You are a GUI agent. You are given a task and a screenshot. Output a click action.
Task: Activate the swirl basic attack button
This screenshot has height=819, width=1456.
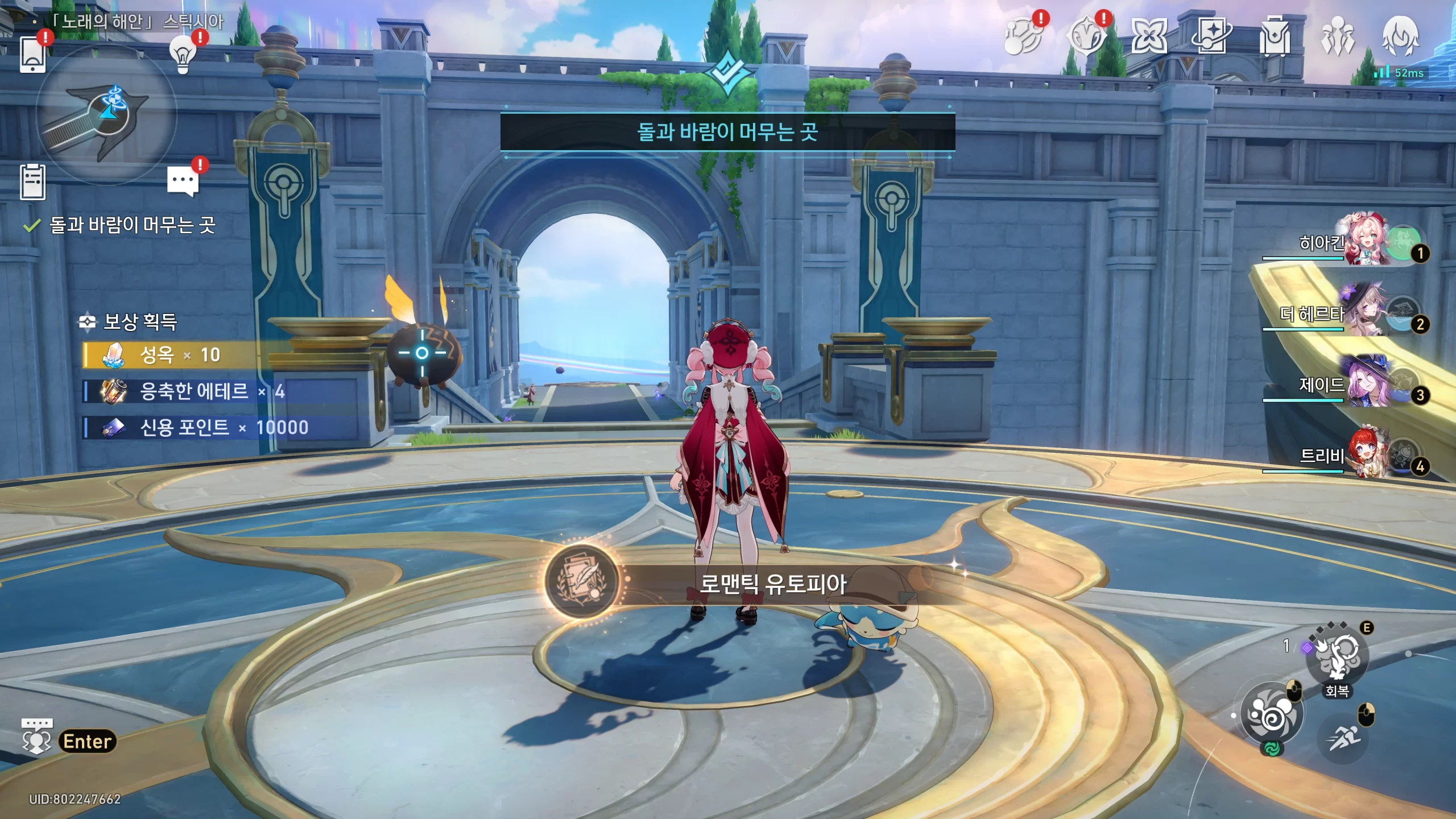(x=1272, y=714)
